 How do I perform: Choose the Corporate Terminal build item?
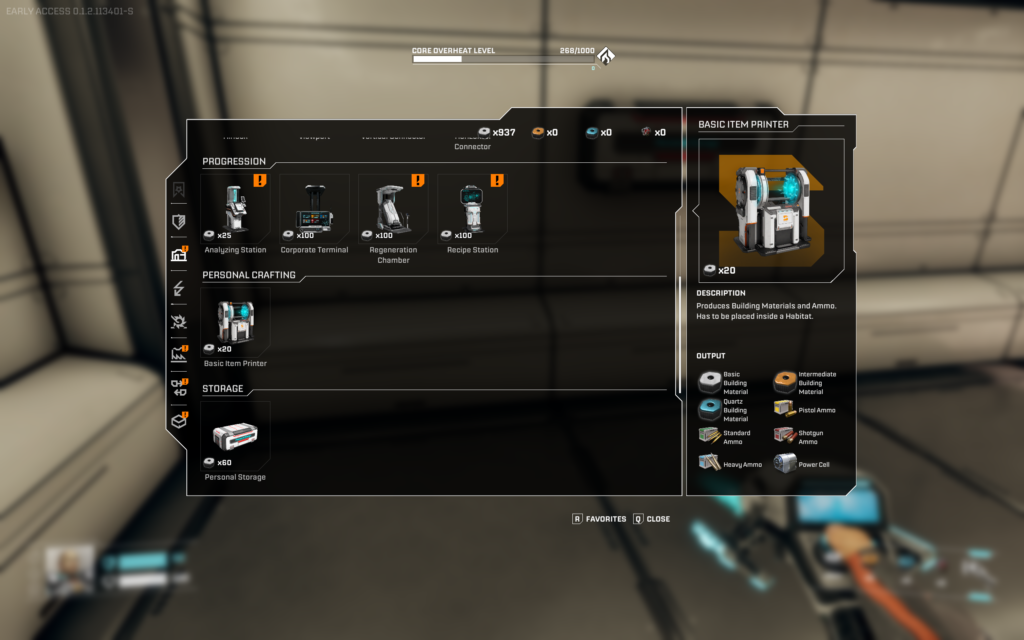[314, 208]
